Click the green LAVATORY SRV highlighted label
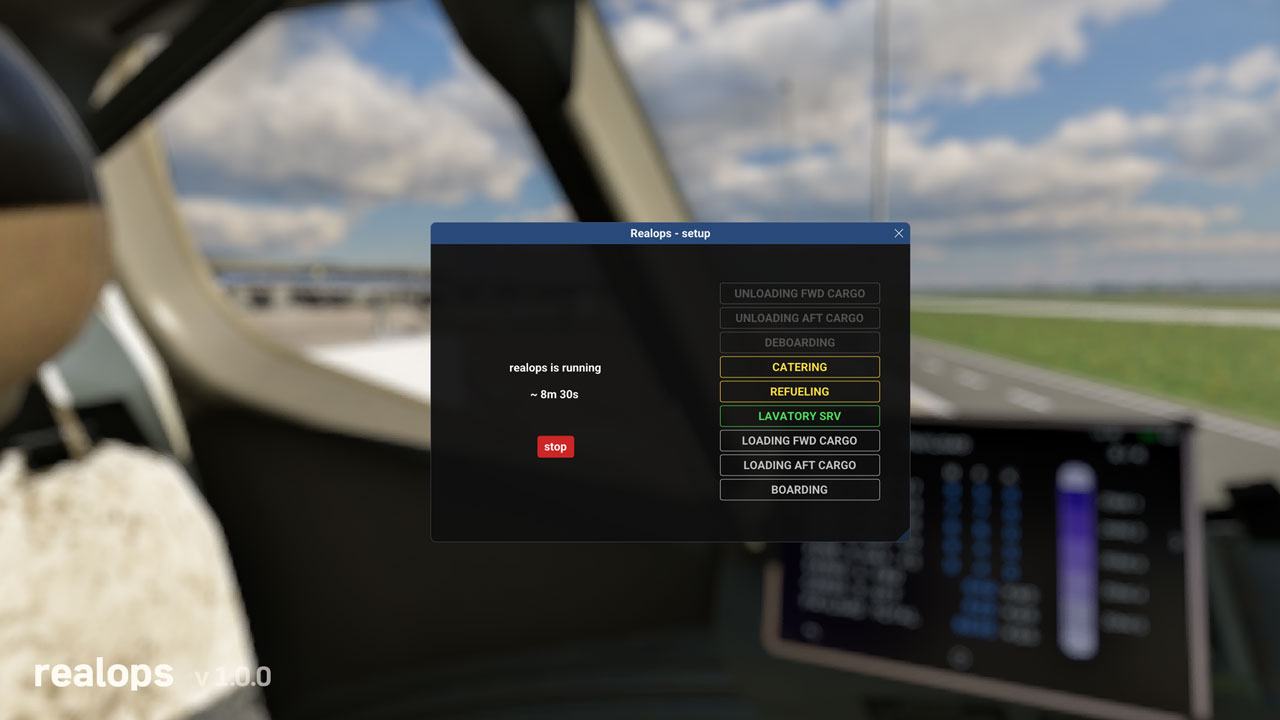 [x=799, y=416]
